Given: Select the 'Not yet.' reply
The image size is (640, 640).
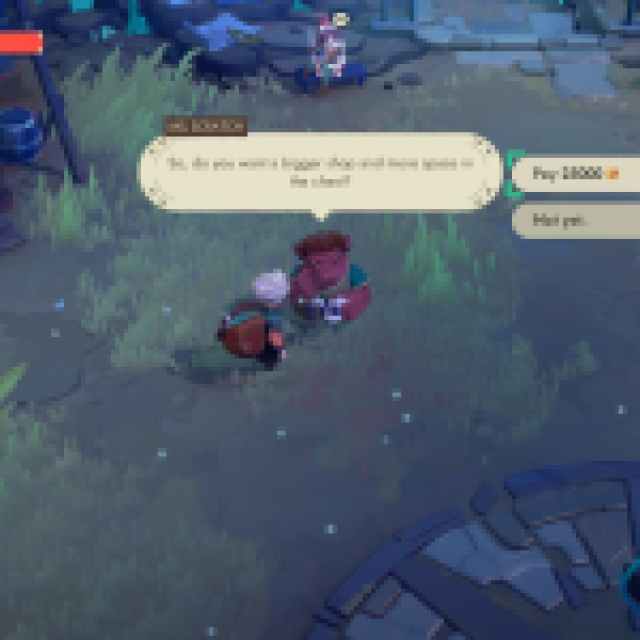Looking at the screenshot, I should (x=575, y=219).
